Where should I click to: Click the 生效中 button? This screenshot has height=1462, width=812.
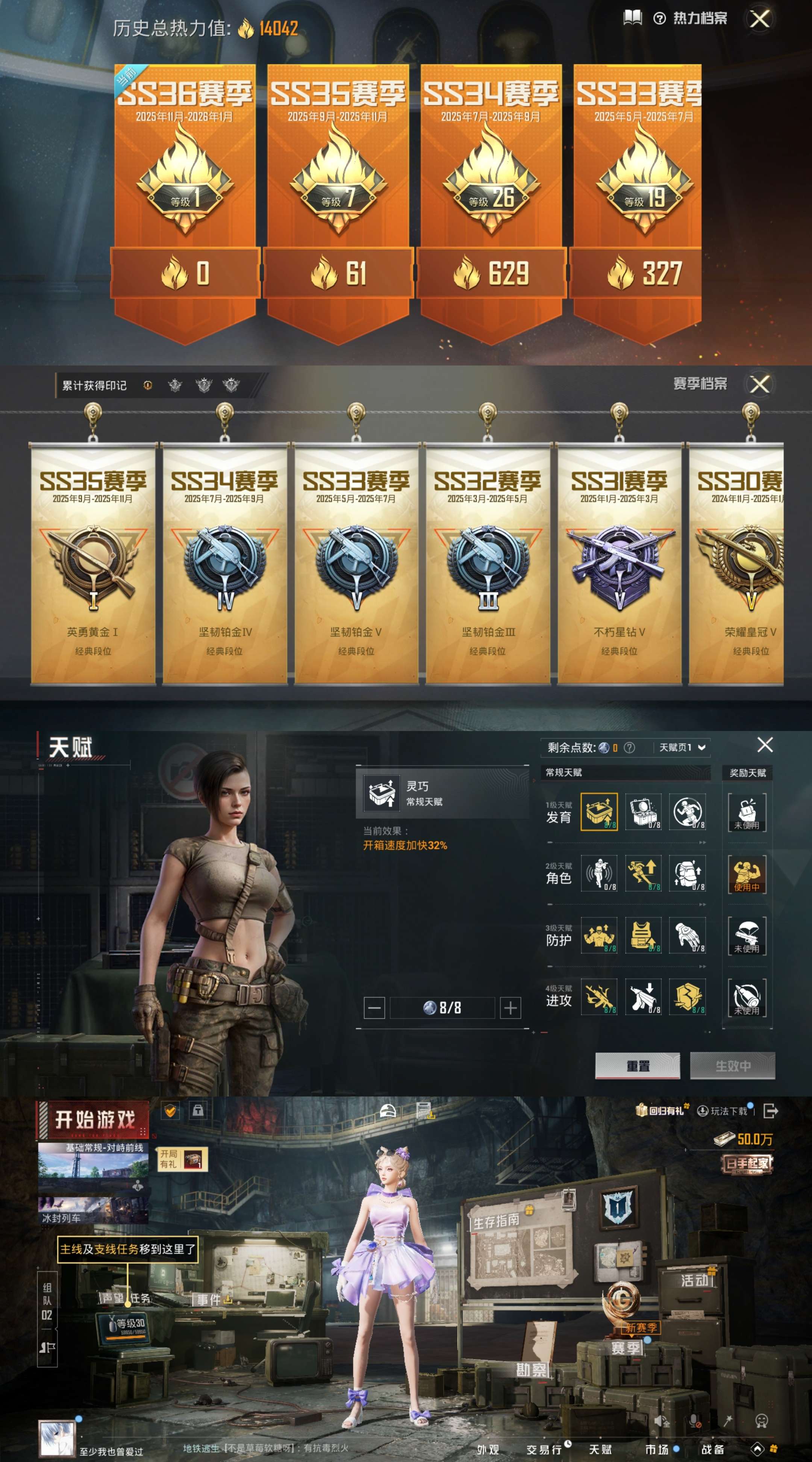(x=732, y=1066)
